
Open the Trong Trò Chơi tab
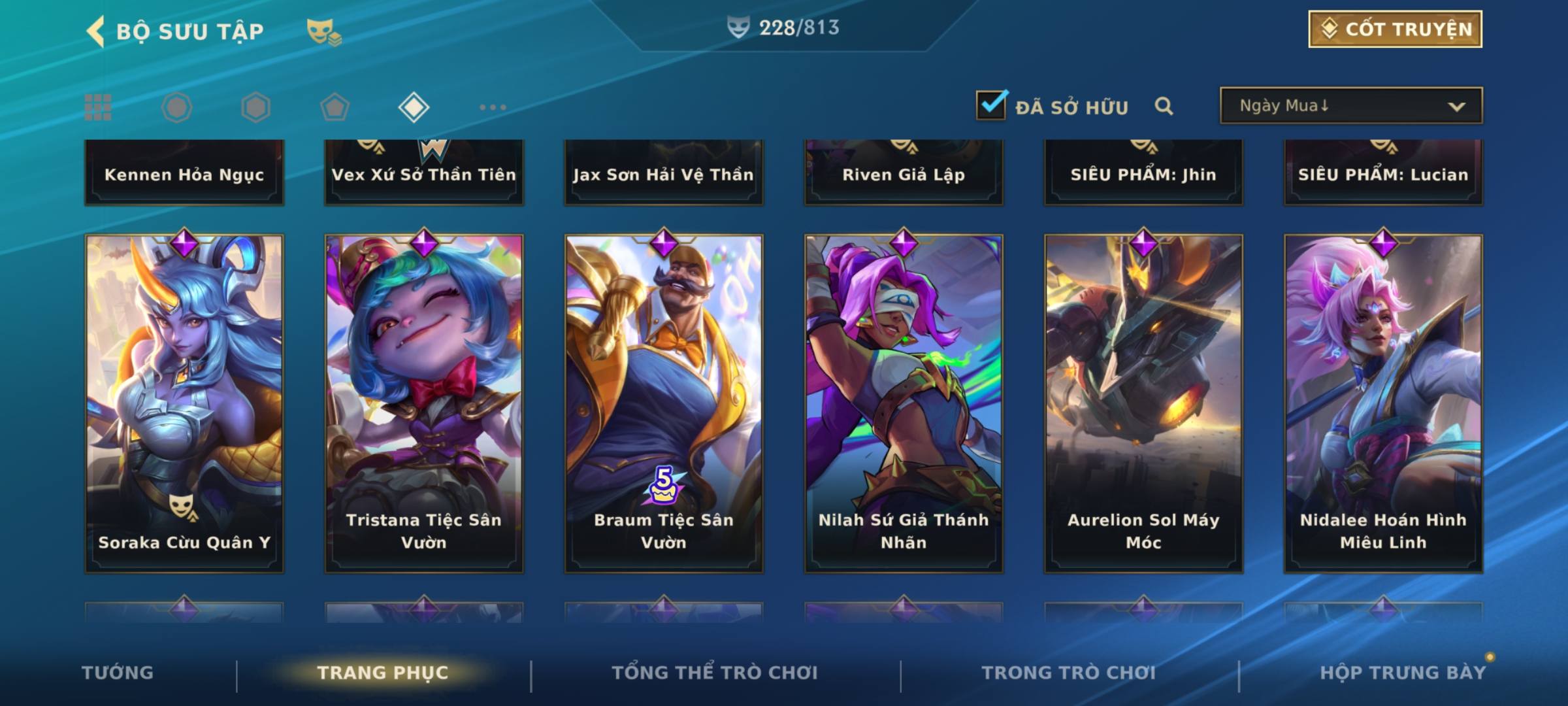pos(1068,673)
